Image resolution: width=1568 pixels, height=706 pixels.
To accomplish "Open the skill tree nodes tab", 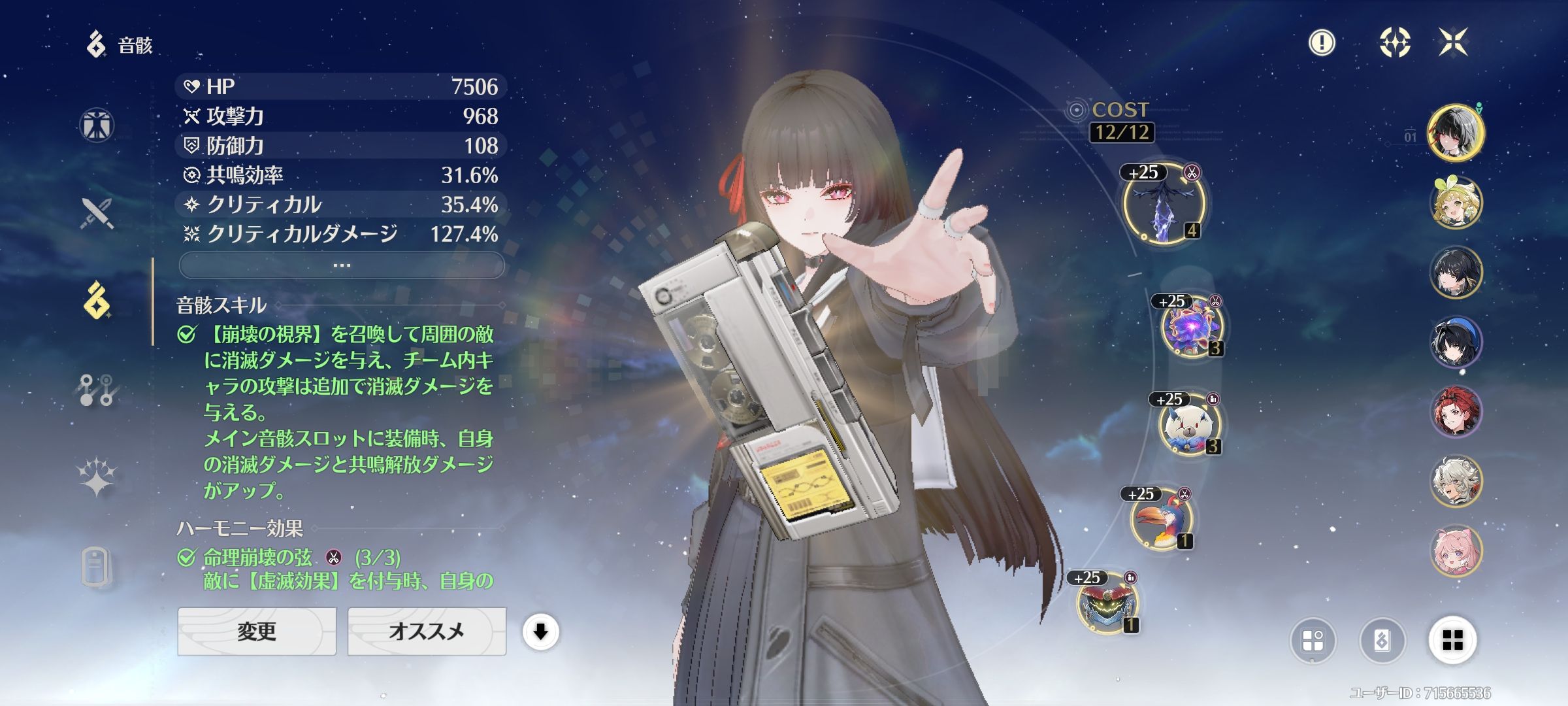I will click(x=97, y=390).
